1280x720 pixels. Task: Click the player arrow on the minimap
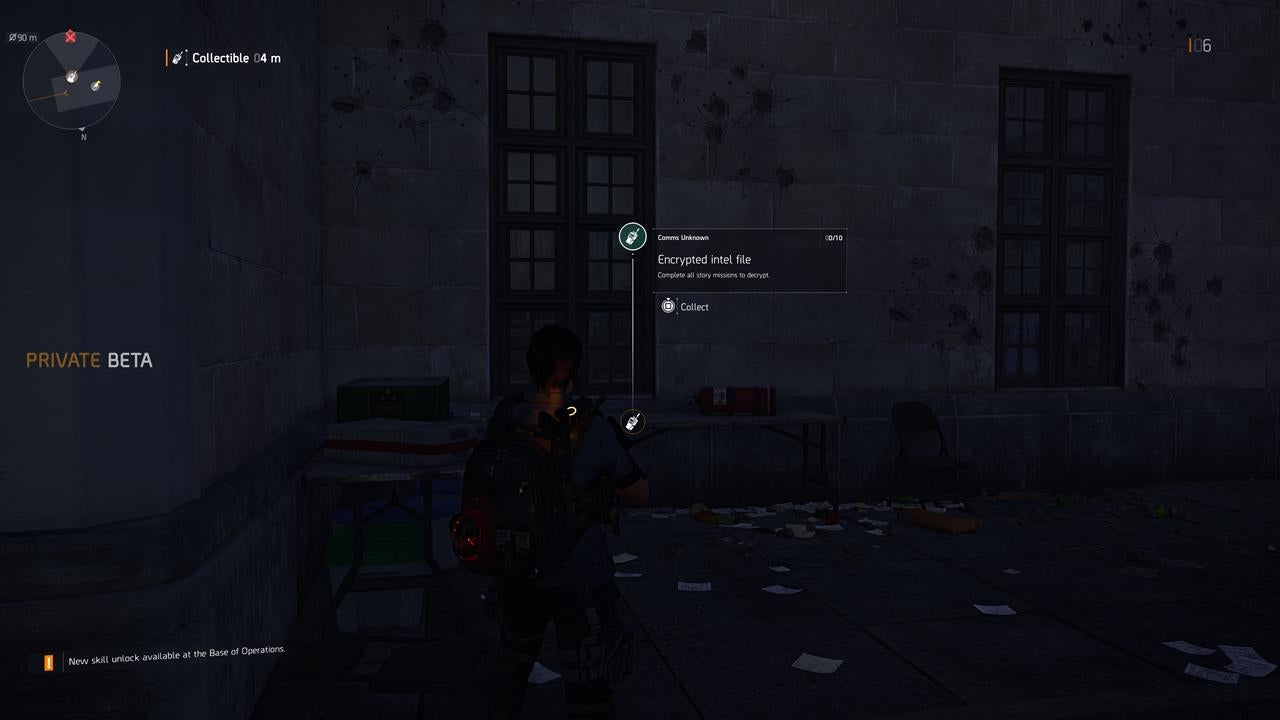pos(70,77)
